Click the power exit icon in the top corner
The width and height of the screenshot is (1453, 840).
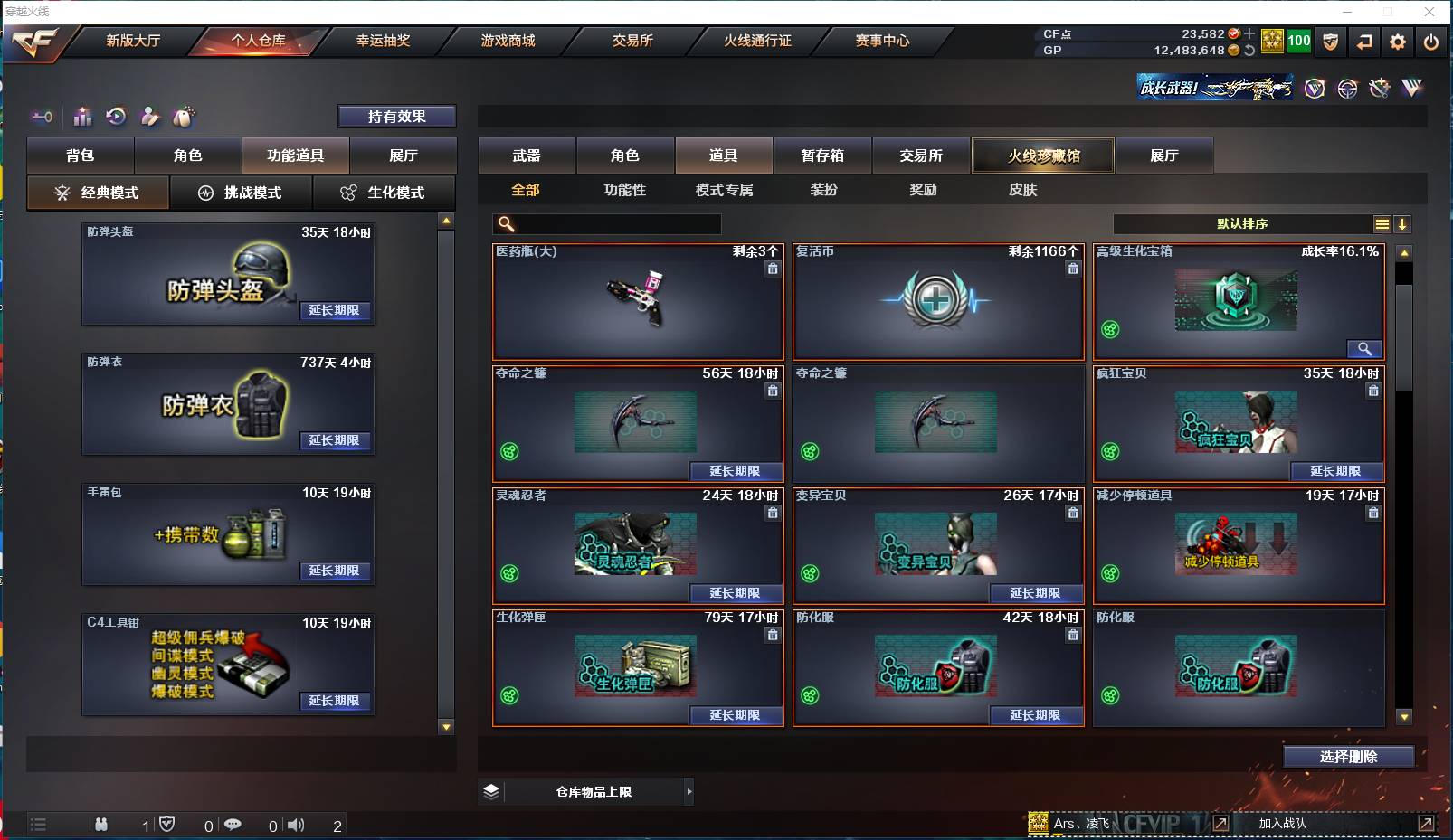tap(1430, 42)
